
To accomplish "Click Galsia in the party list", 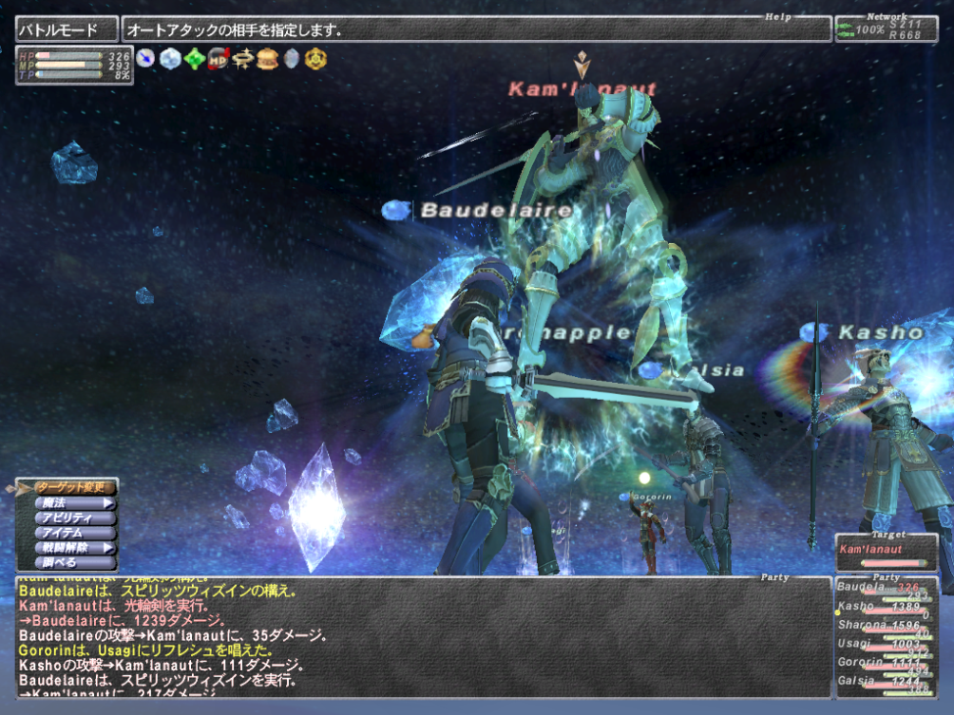I will 886,682.
